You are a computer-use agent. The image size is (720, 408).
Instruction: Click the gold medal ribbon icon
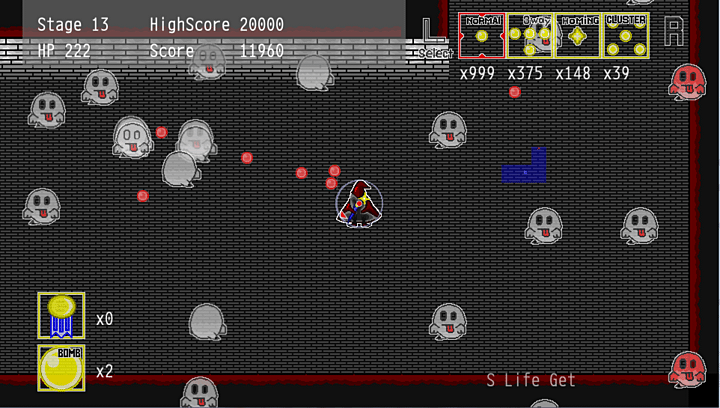pos(61,316)
